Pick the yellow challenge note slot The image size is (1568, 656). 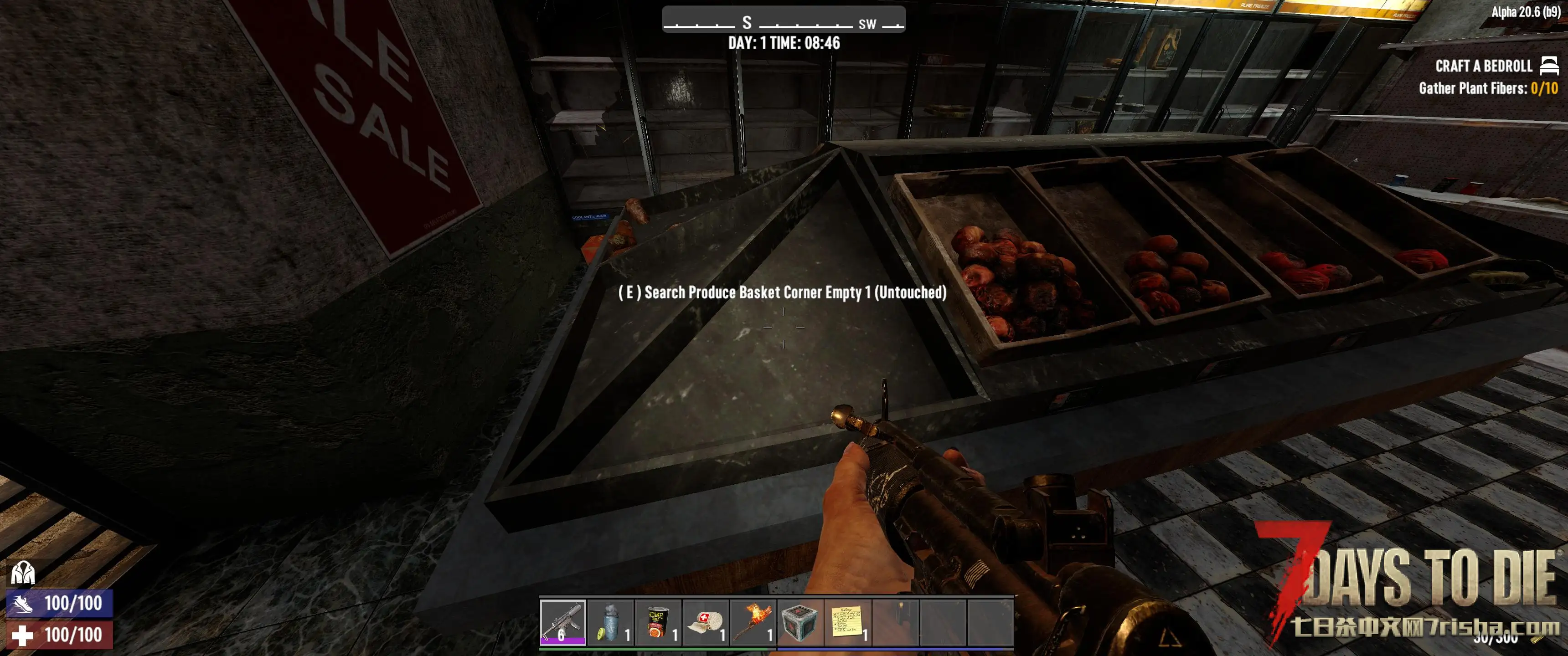(847, 622)
